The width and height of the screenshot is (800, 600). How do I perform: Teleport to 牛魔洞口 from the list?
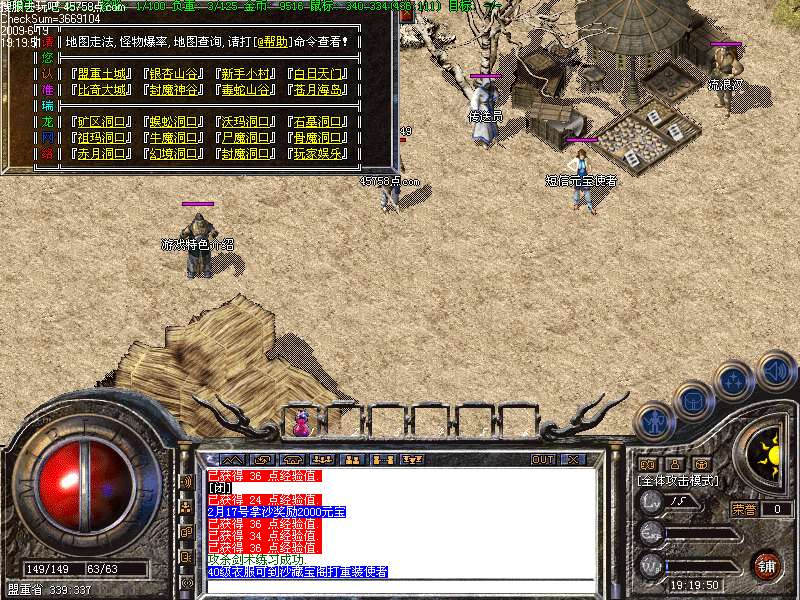(x=172, y=138)
